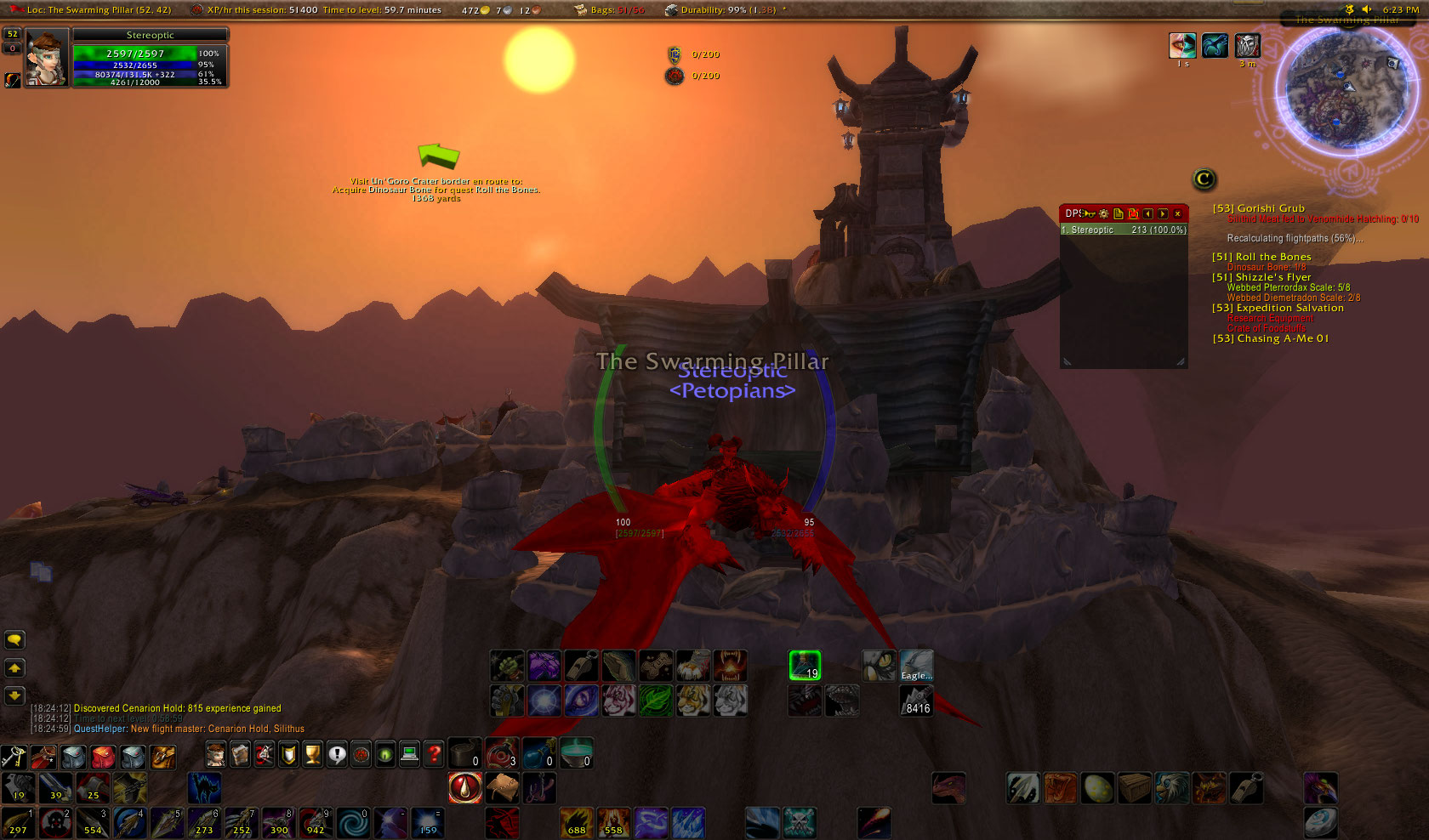Select the spotted egg action slot
Image resolution: width=1429 pixels, height=840 pixels.
click(x=1097, y=788)
